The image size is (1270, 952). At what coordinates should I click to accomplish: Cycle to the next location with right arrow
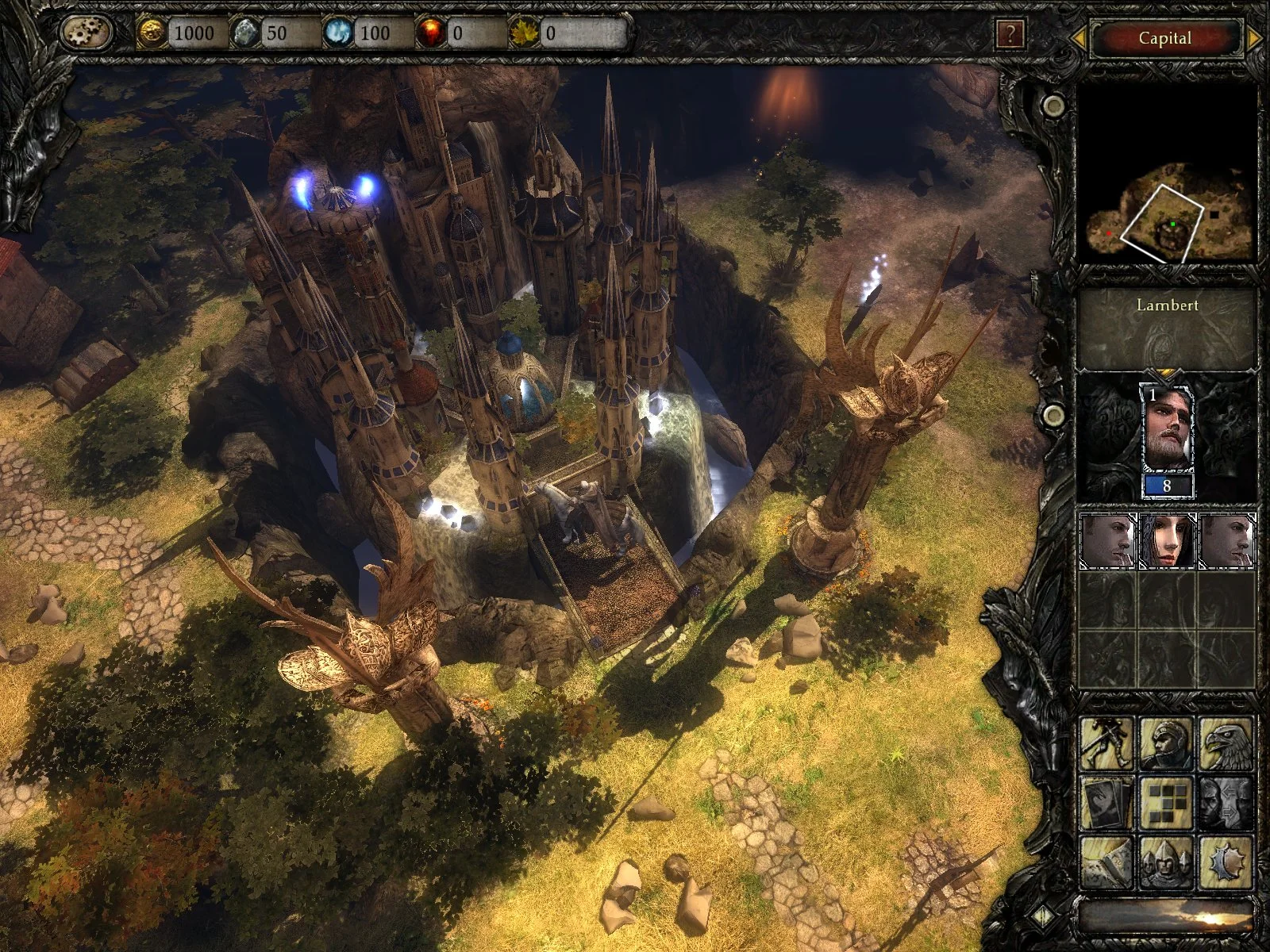click(1254, 38)
